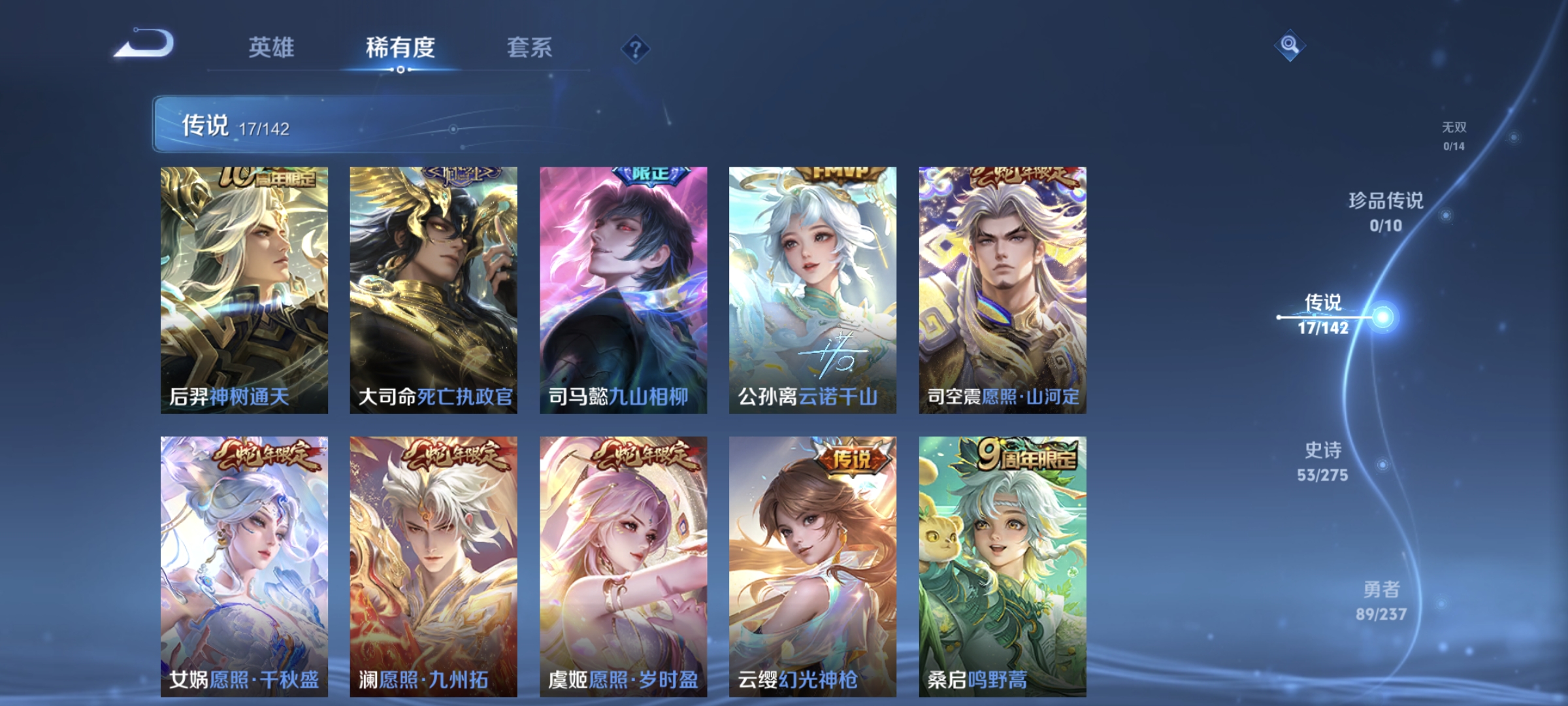
Task: Switch to the 套系 tab
Action: tap(530, 48)
